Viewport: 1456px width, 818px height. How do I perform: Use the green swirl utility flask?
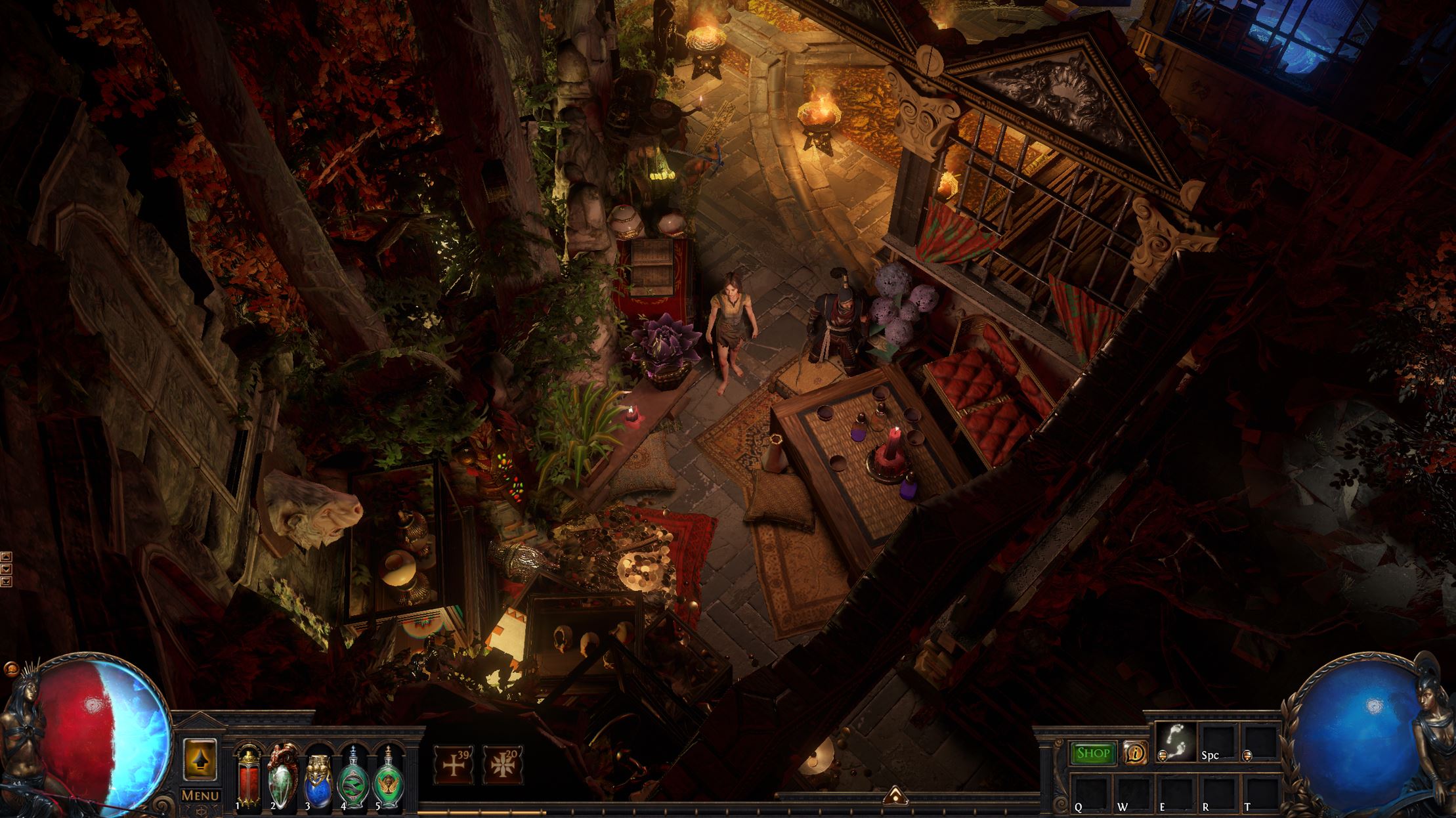coord(353,779)
